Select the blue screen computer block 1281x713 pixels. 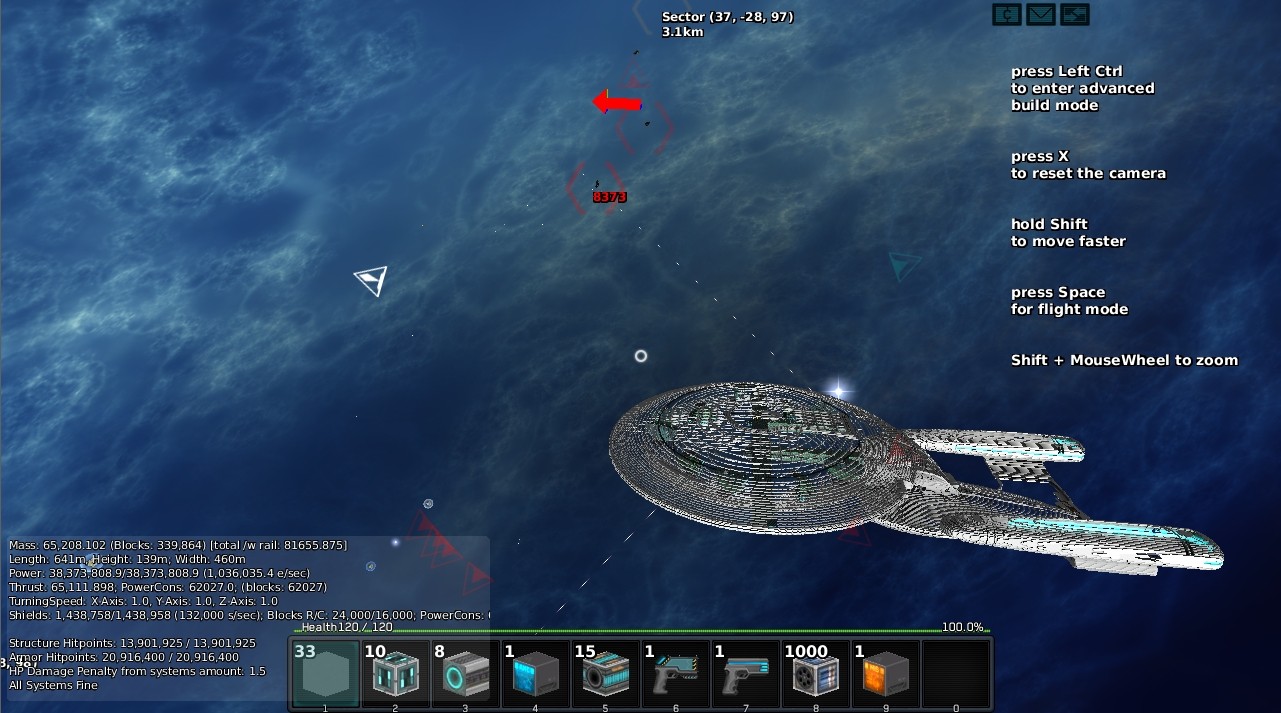coord(536,673)
